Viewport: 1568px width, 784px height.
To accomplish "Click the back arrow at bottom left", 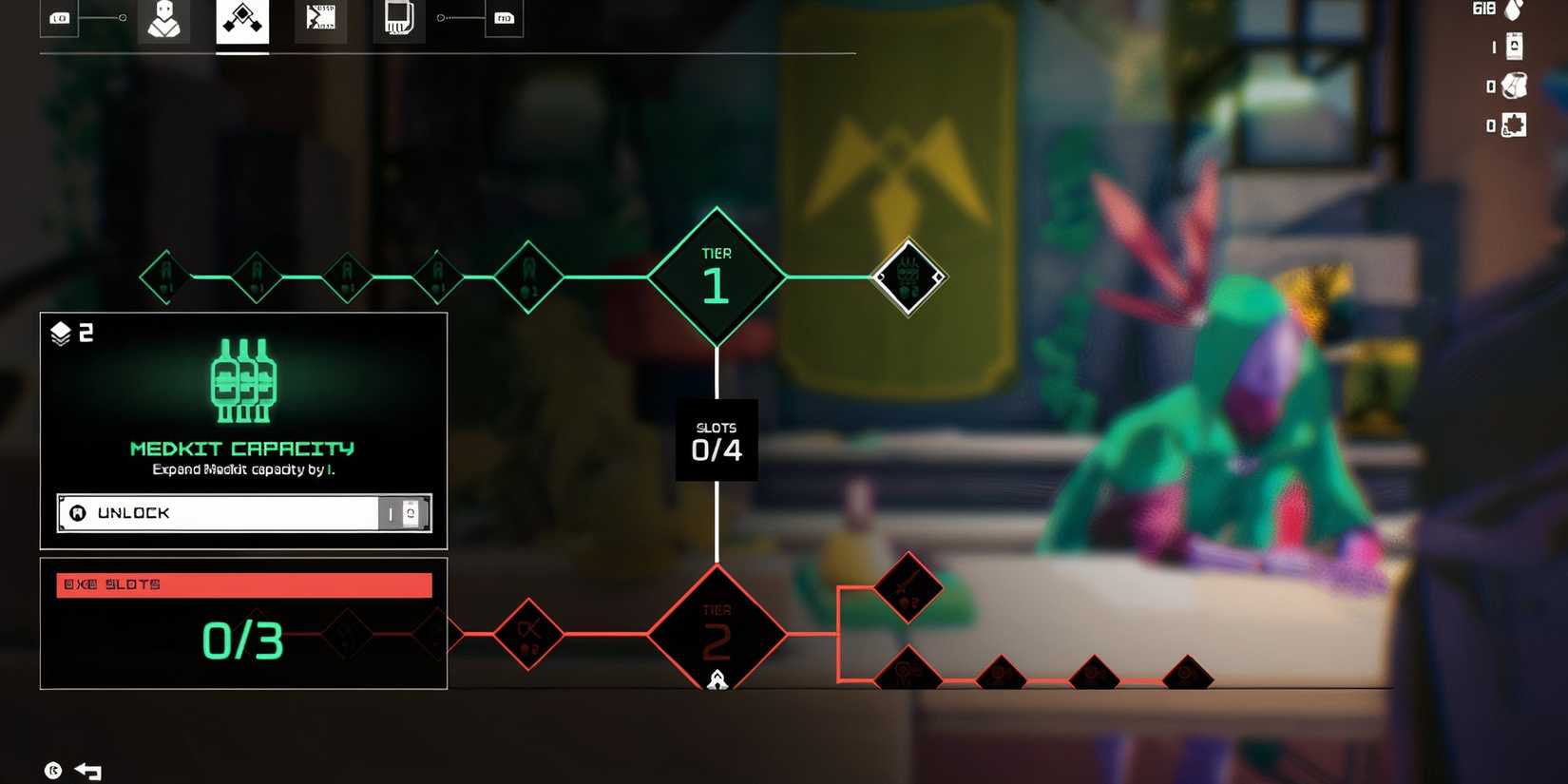I will tap(87, 772).
